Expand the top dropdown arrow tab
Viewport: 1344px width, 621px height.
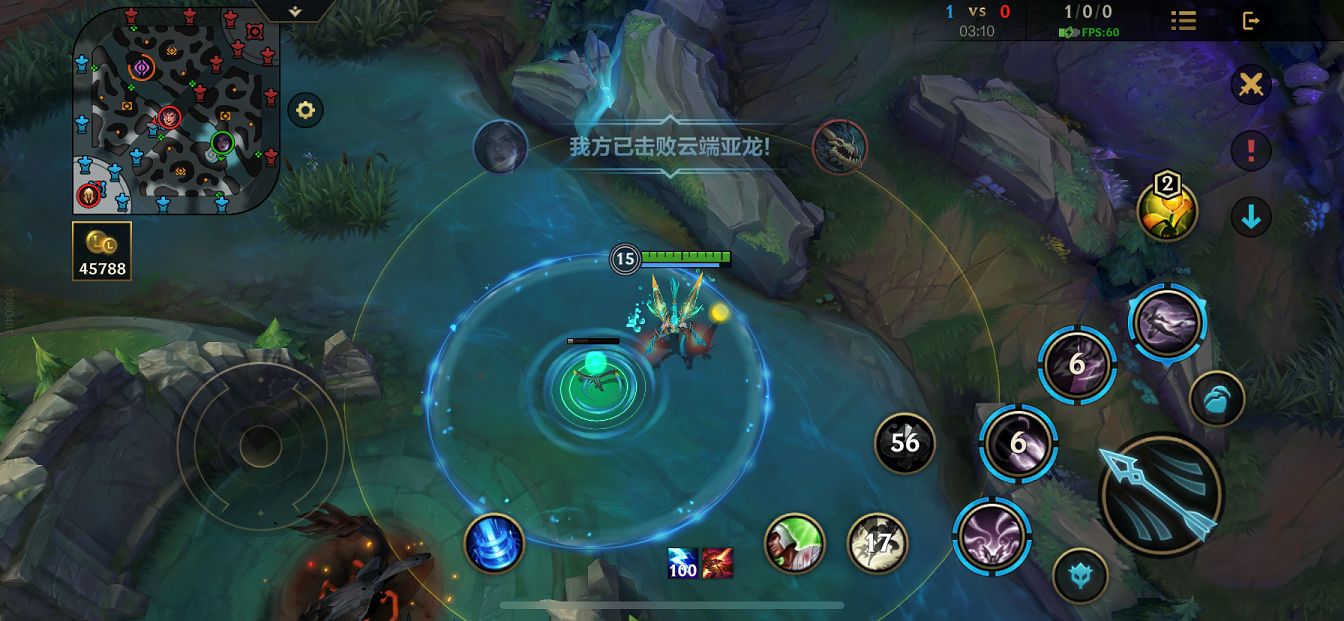[x=294, y=10]
